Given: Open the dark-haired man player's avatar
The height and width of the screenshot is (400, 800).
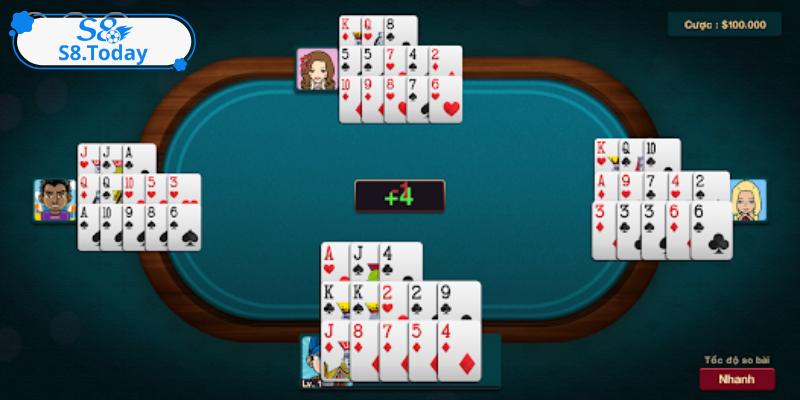Looking at the screenshot, I should [x=53, y=201].
